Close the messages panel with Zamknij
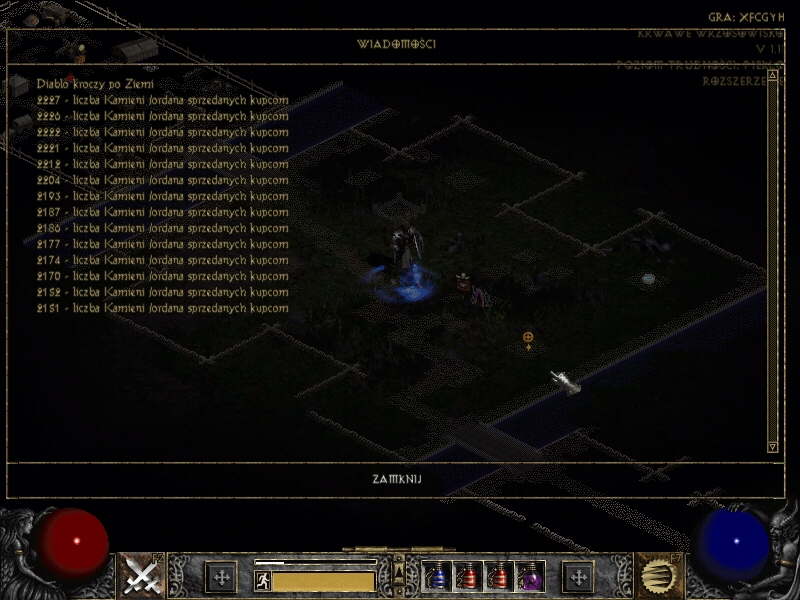 point(397,479)
